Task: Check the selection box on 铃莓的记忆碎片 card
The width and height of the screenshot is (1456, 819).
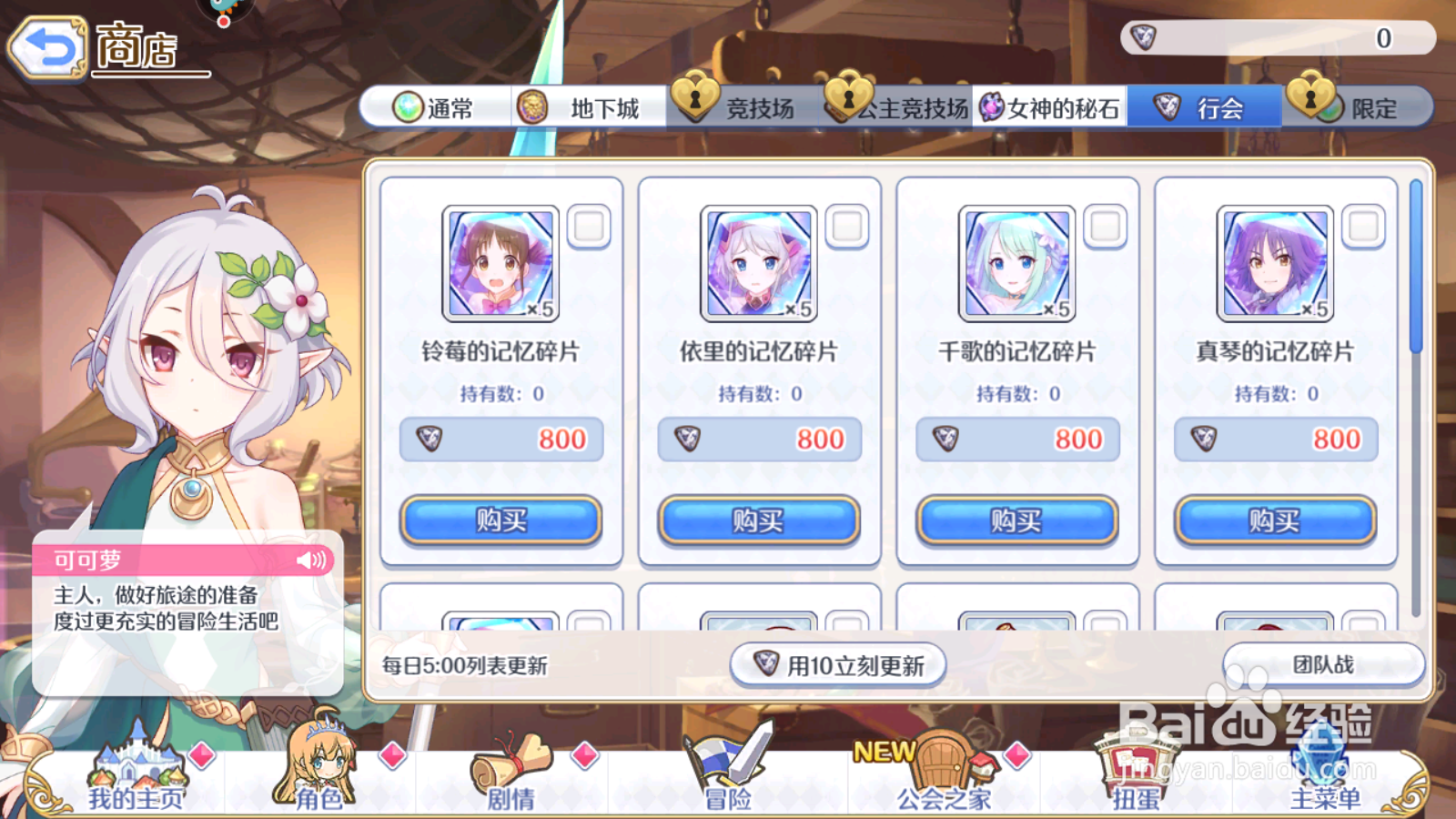Action: [589, 227]
